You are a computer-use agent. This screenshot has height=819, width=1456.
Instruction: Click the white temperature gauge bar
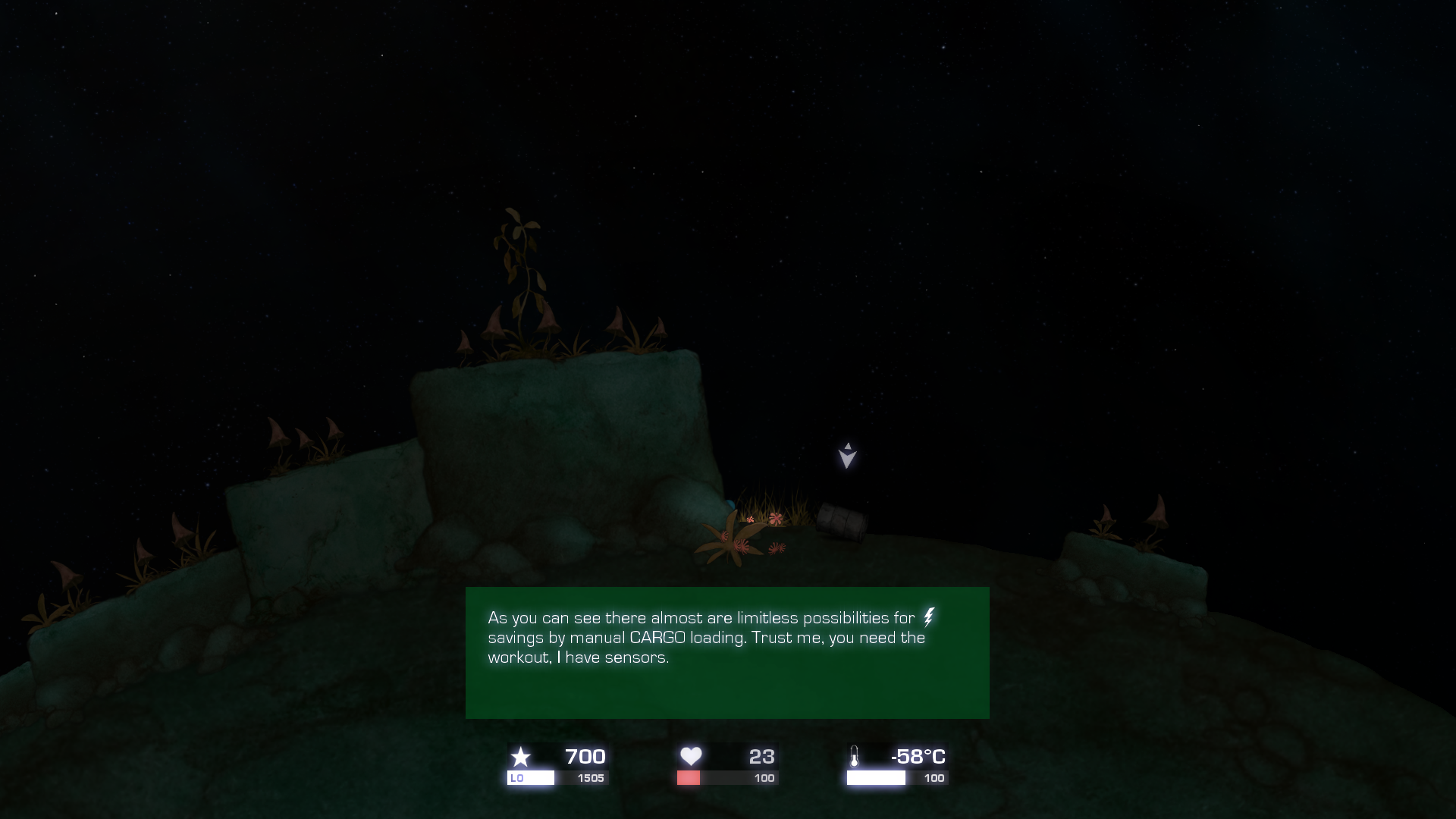[x=876, y=777]
